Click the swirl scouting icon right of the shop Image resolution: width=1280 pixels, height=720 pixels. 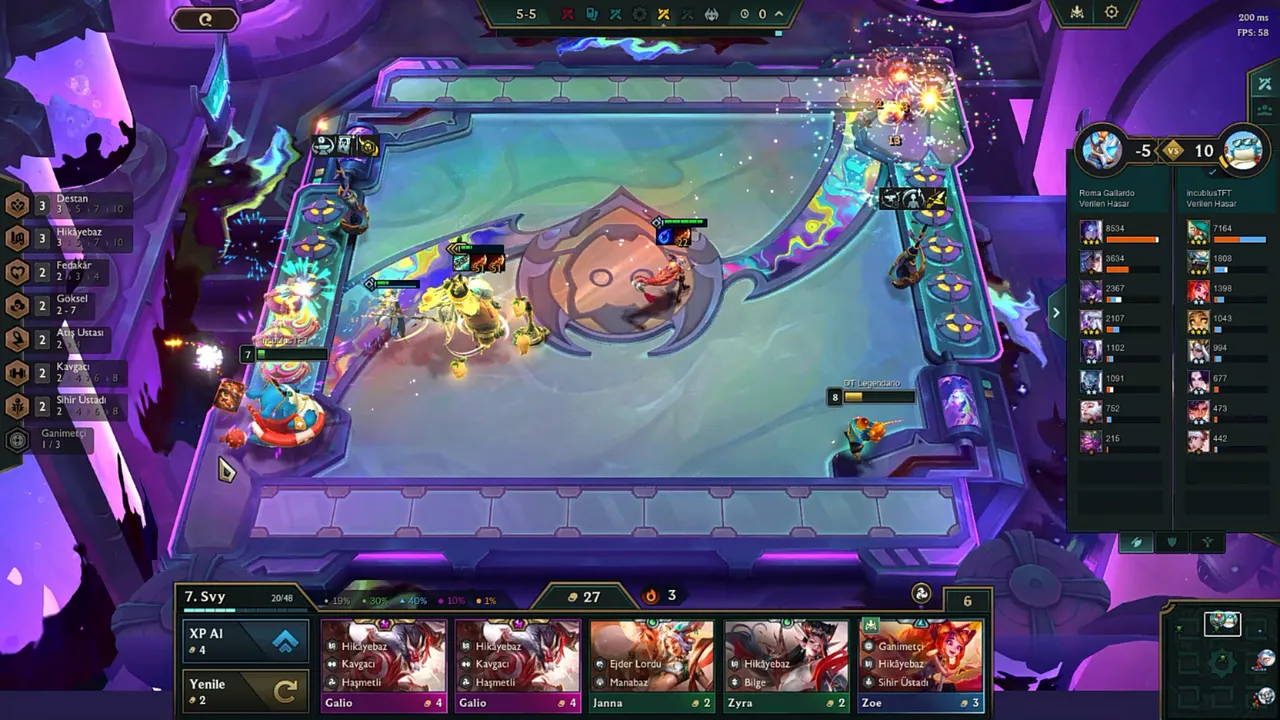pos(919,592)
